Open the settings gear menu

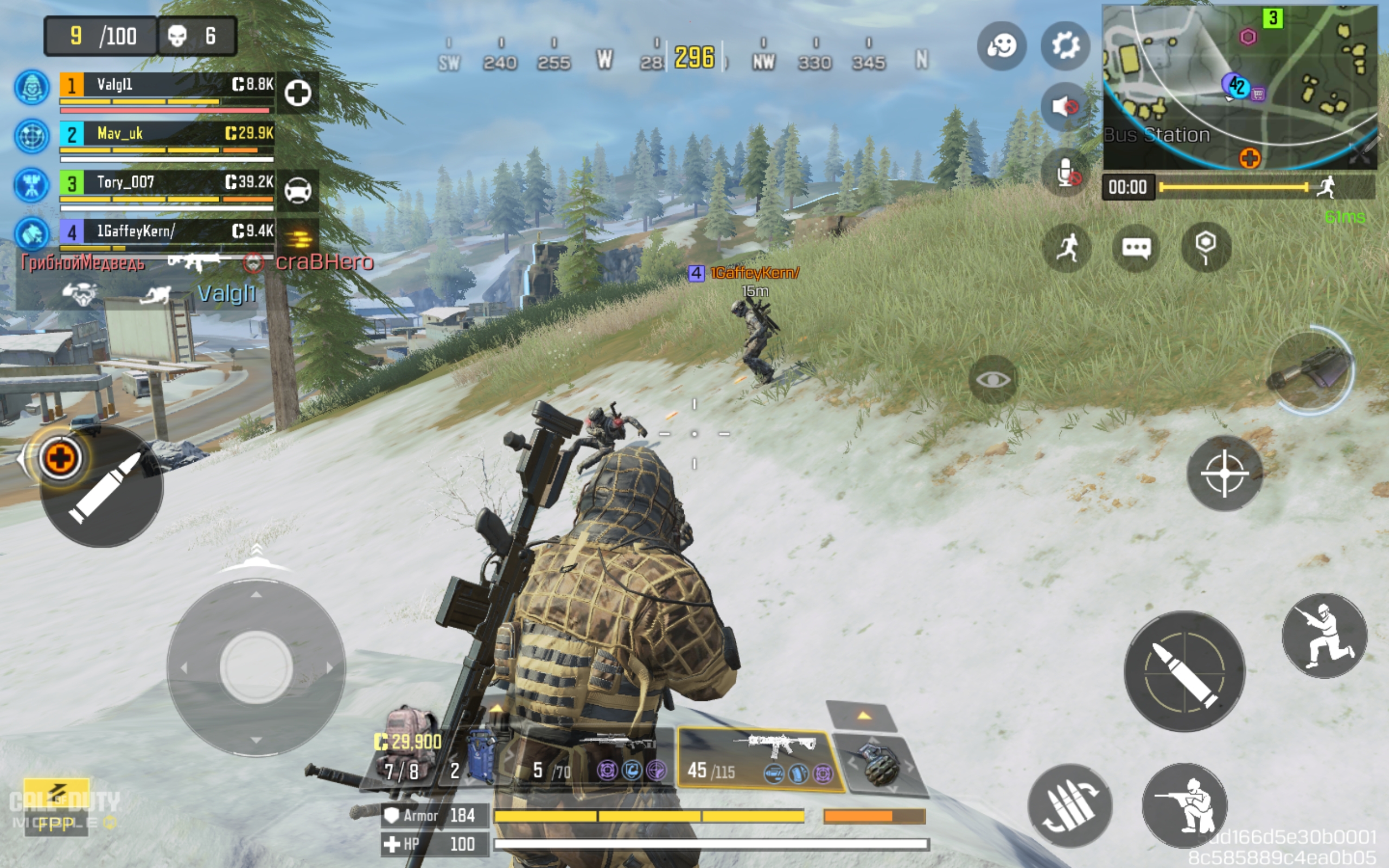tap(1065, 46)
